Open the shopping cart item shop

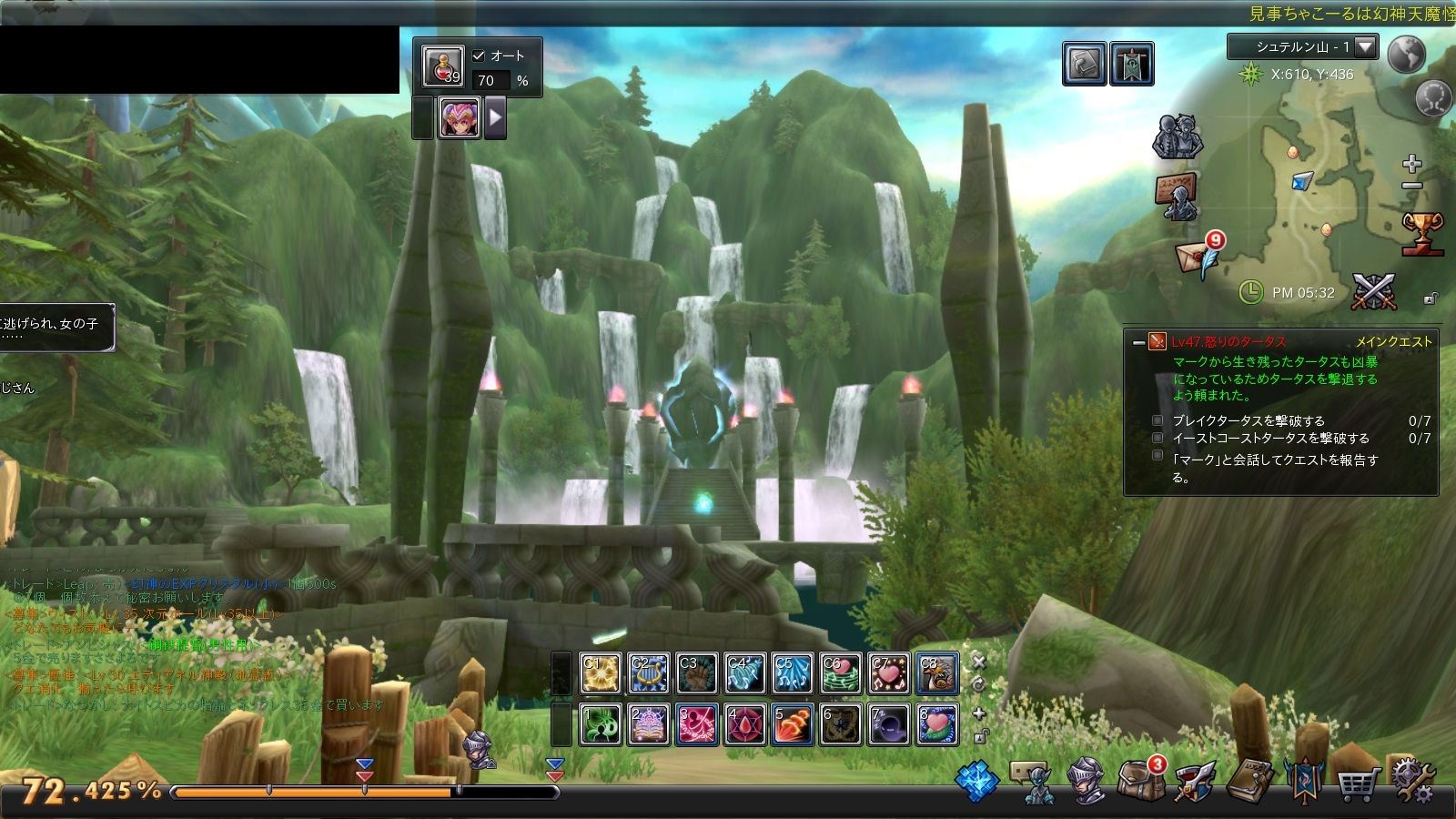point(1356,782)
